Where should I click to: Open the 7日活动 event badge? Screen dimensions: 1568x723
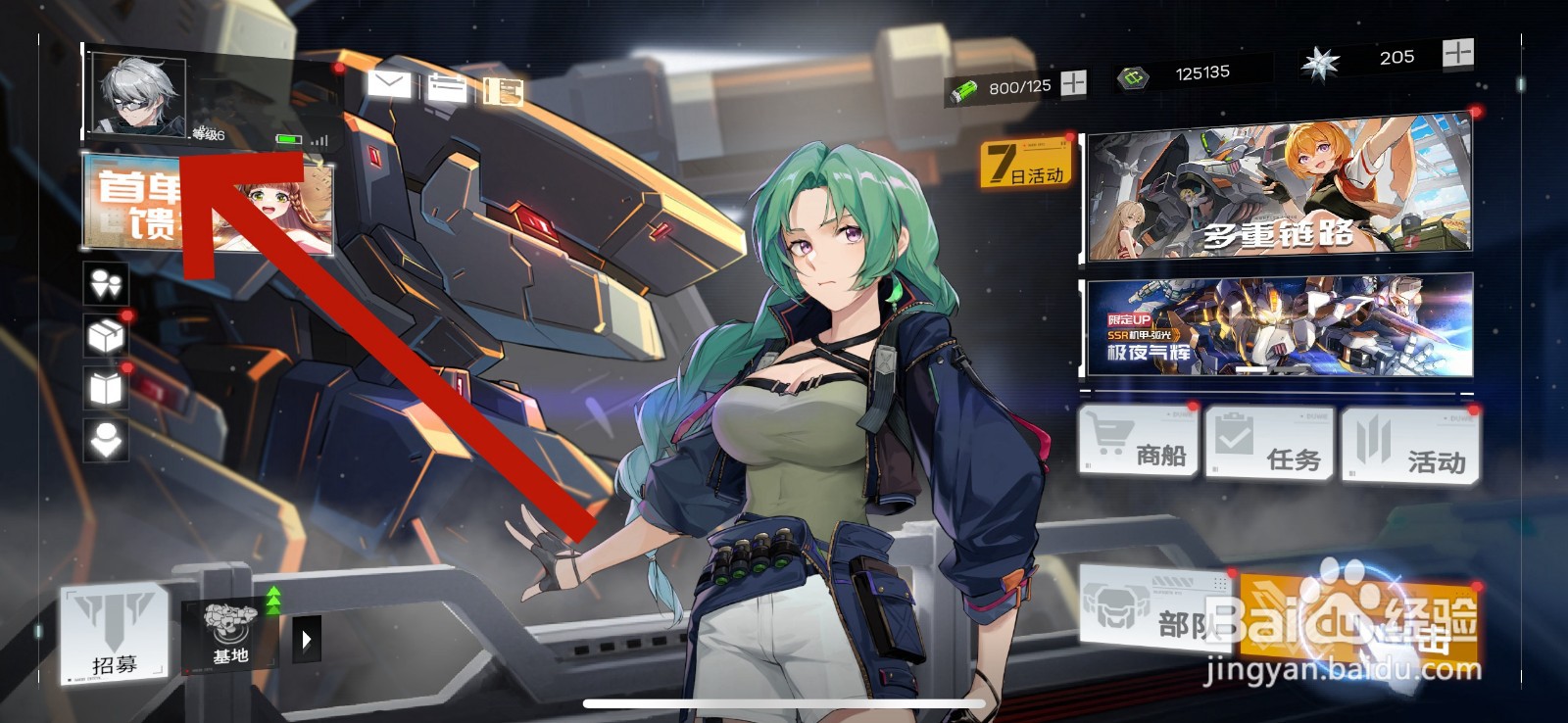[1026, 164]
